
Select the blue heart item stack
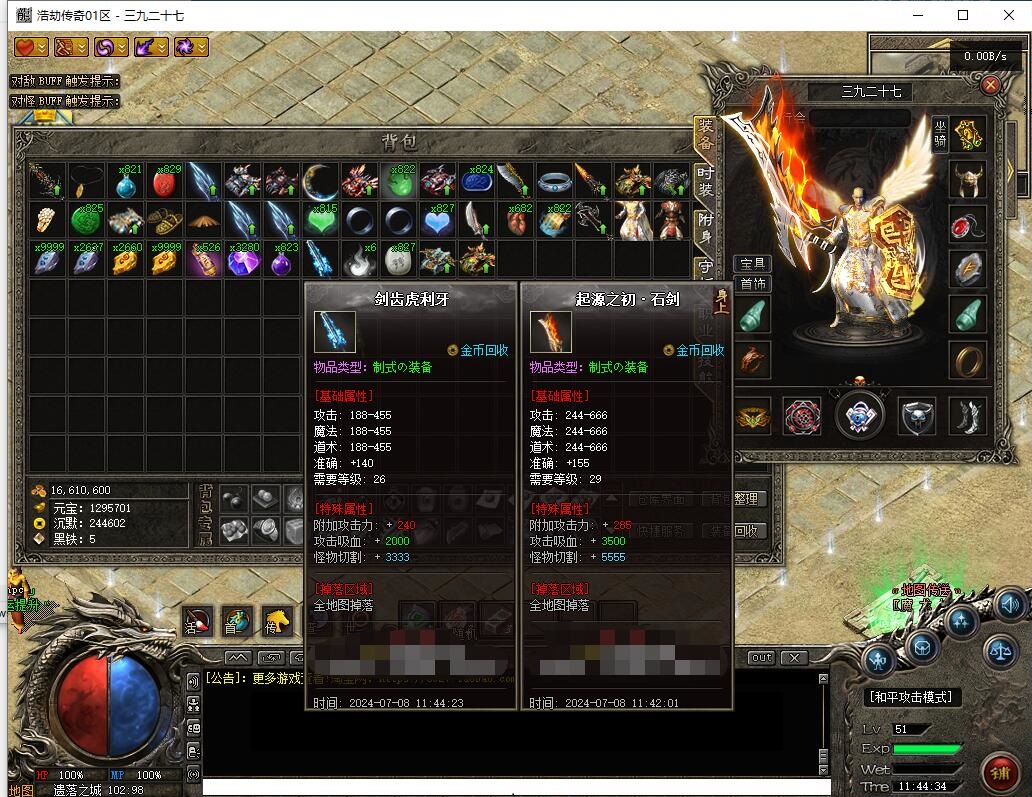(x=437, y=219)
